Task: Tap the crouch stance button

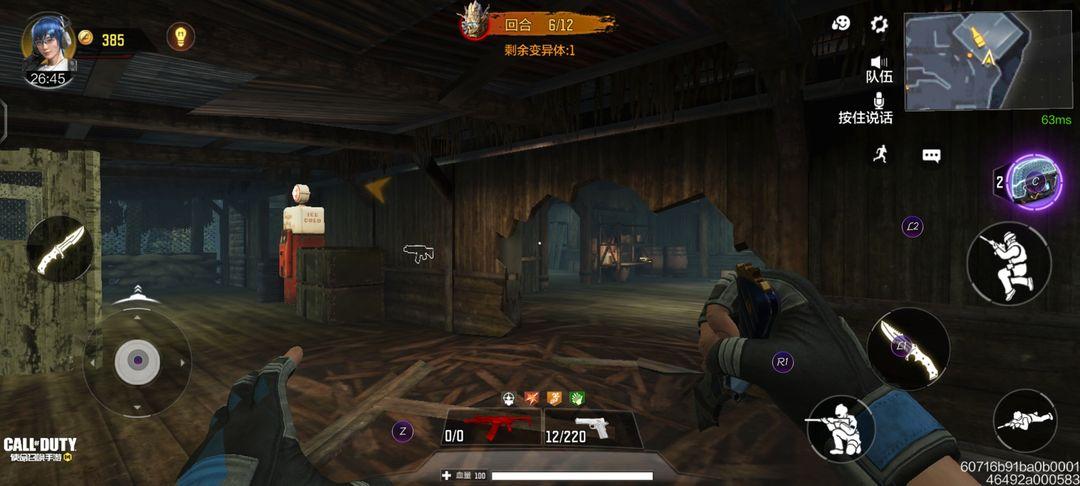Action: click(840, 429)
